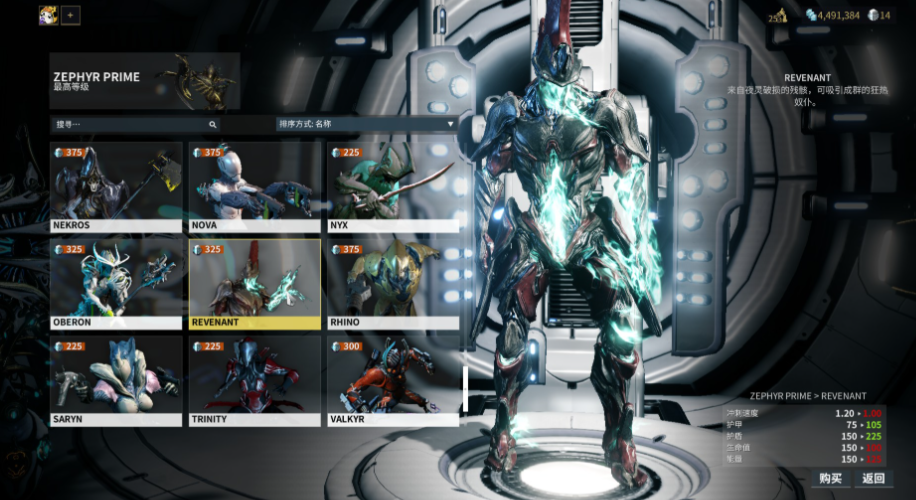This screenshot has width=916, height=500.
Task: Click the highlighted Revenant tile
Action: tap(254, 283)
